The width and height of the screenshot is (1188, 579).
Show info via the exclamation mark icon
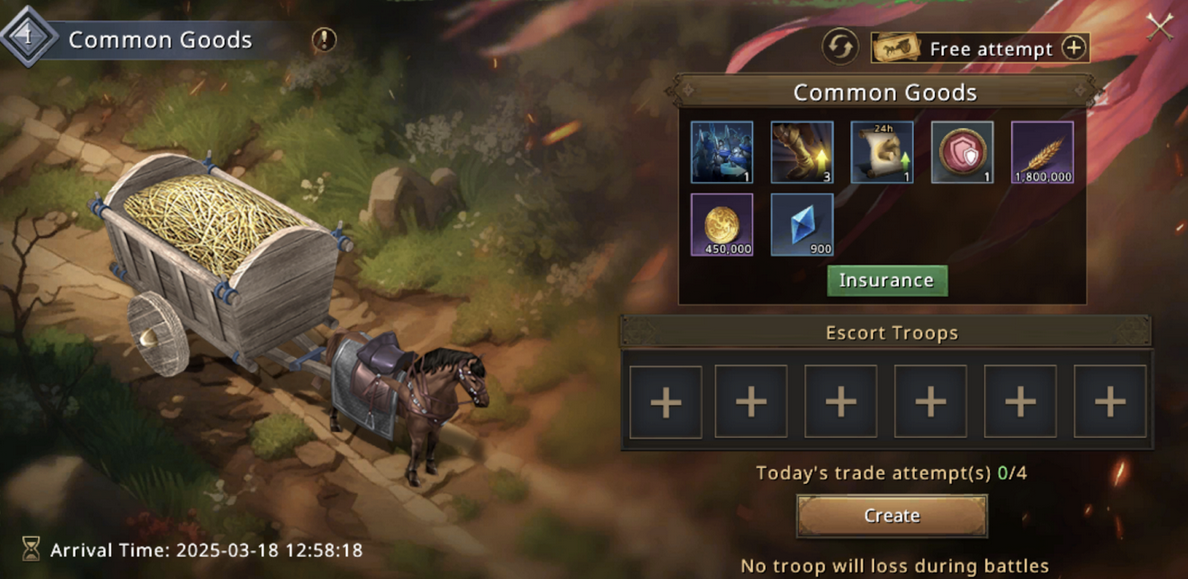[324, 40]
